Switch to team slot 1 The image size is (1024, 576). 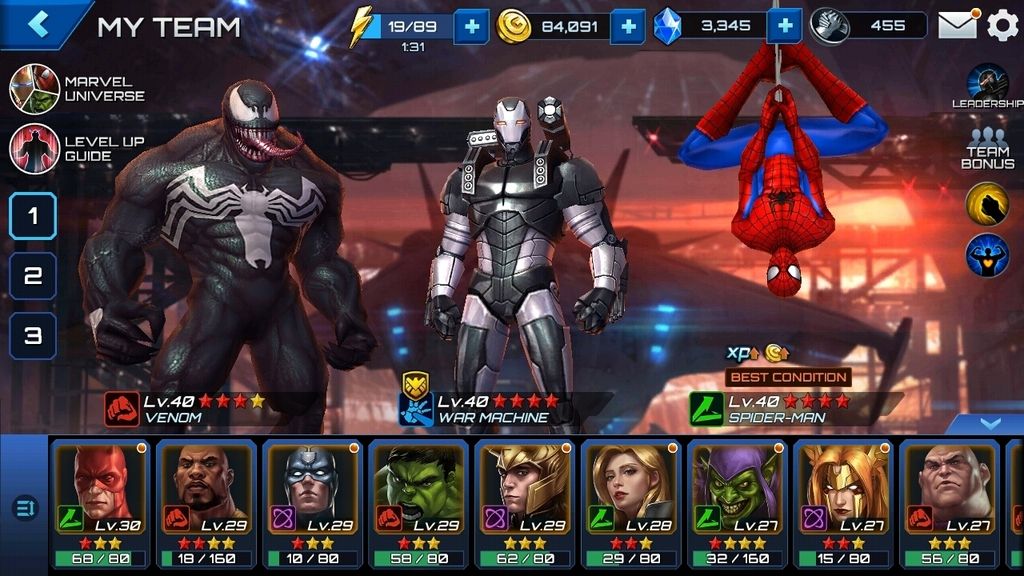tap(33, 215)
